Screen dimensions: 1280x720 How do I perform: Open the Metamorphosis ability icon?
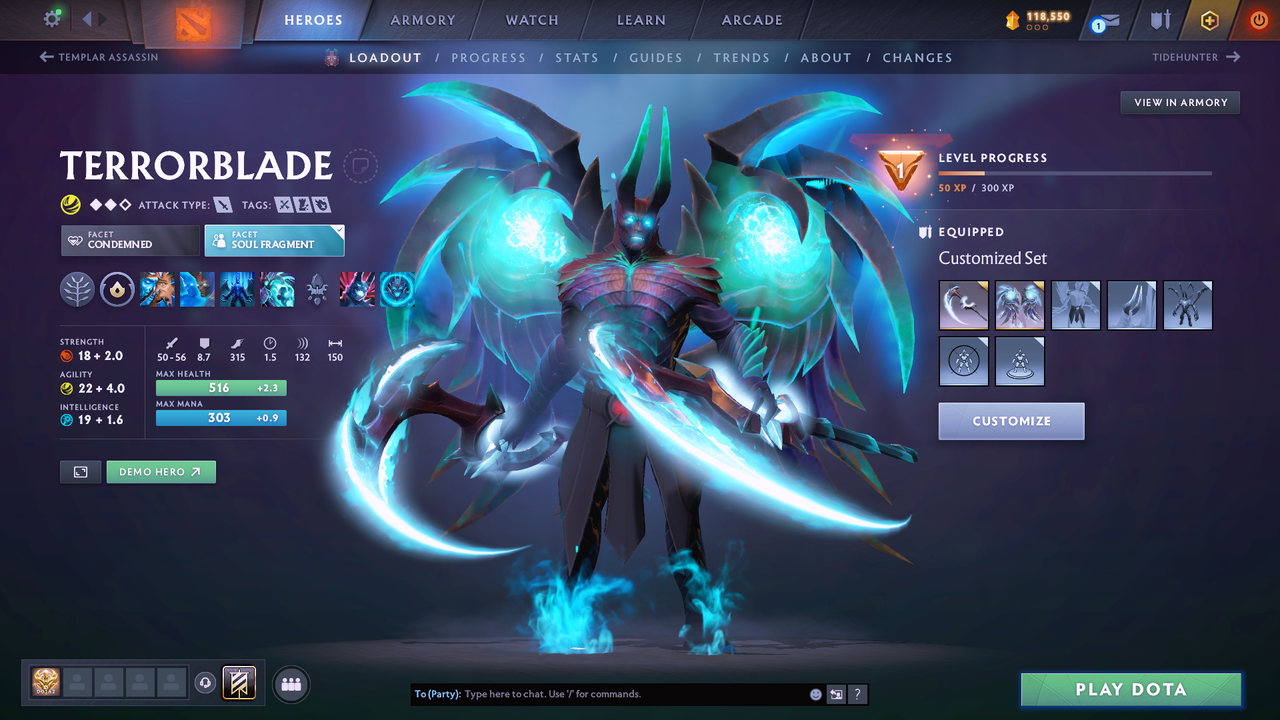tap(237, 289)
